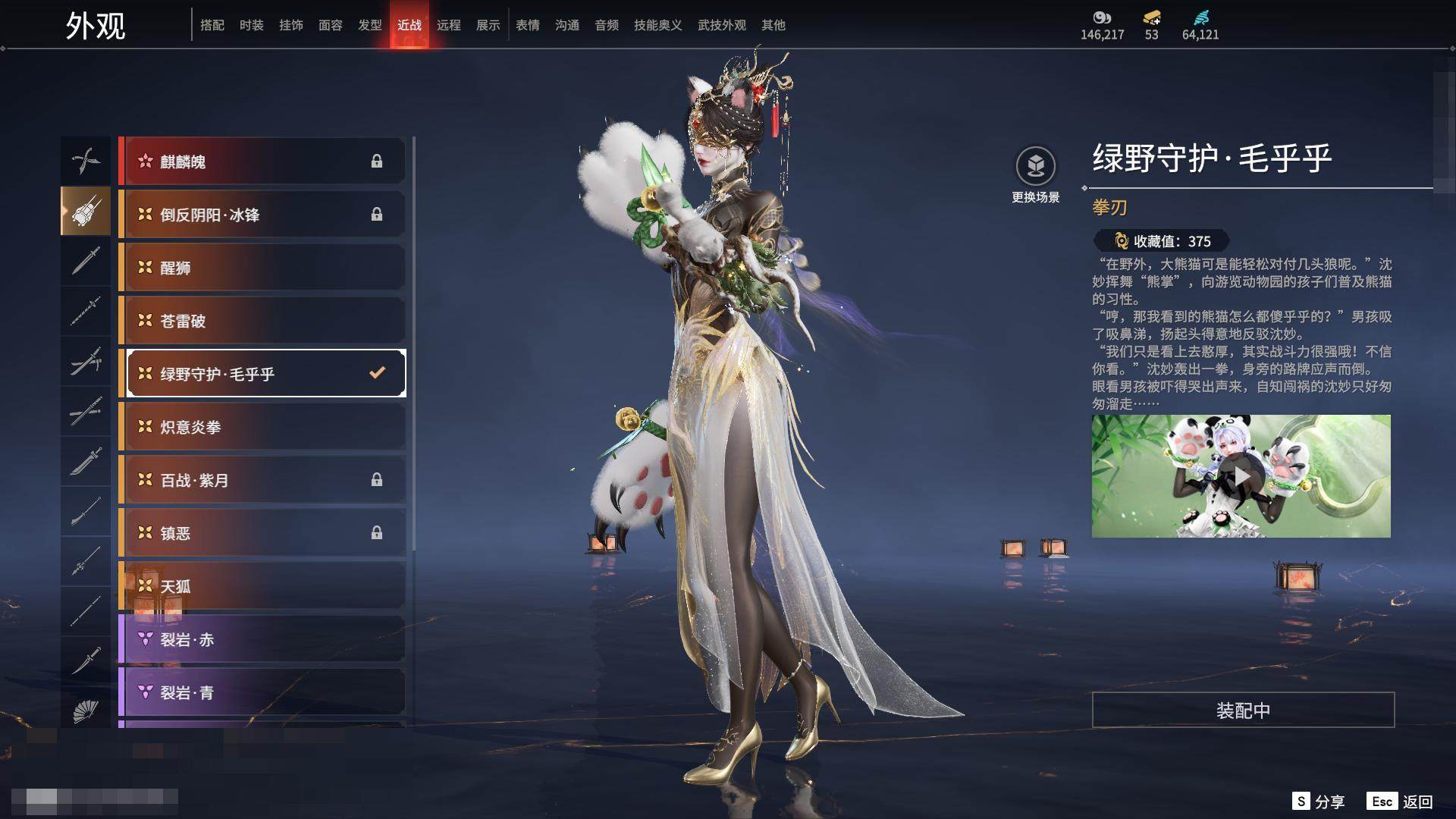Go to the 武技外观 tab
1456x819 pixels.
click(721, 25)
